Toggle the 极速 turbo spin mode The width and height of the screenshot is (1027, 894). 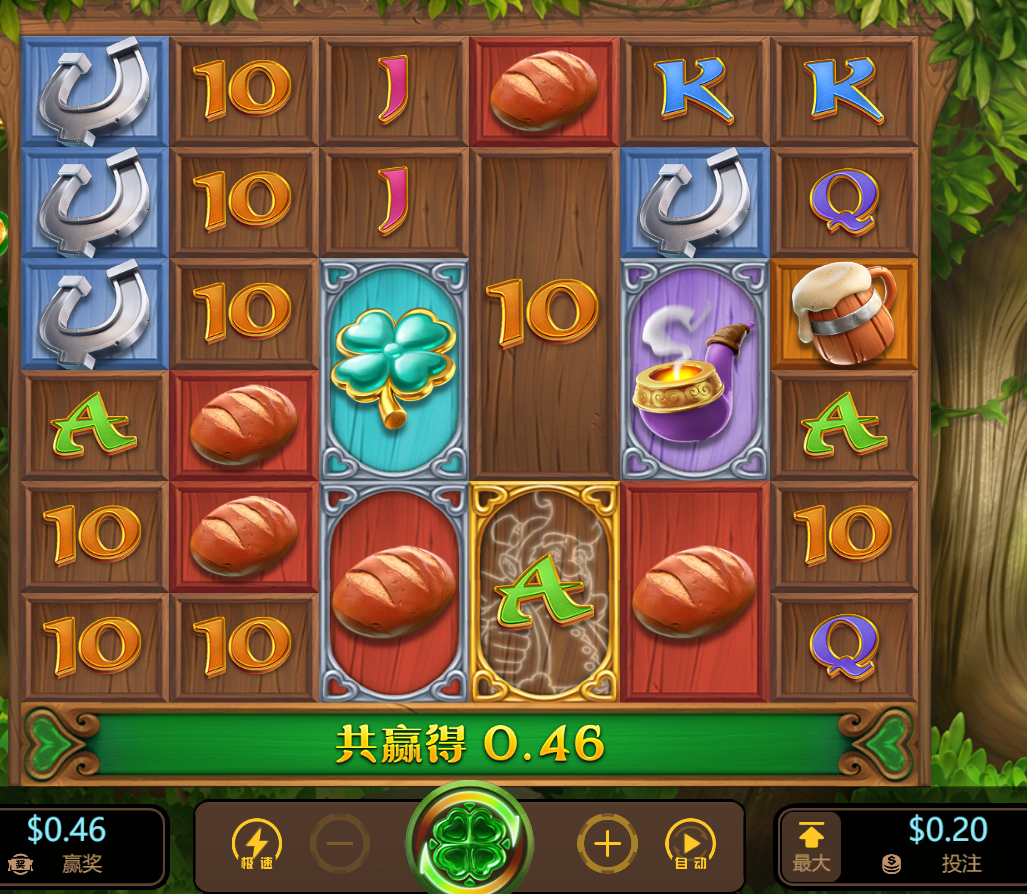256,844
